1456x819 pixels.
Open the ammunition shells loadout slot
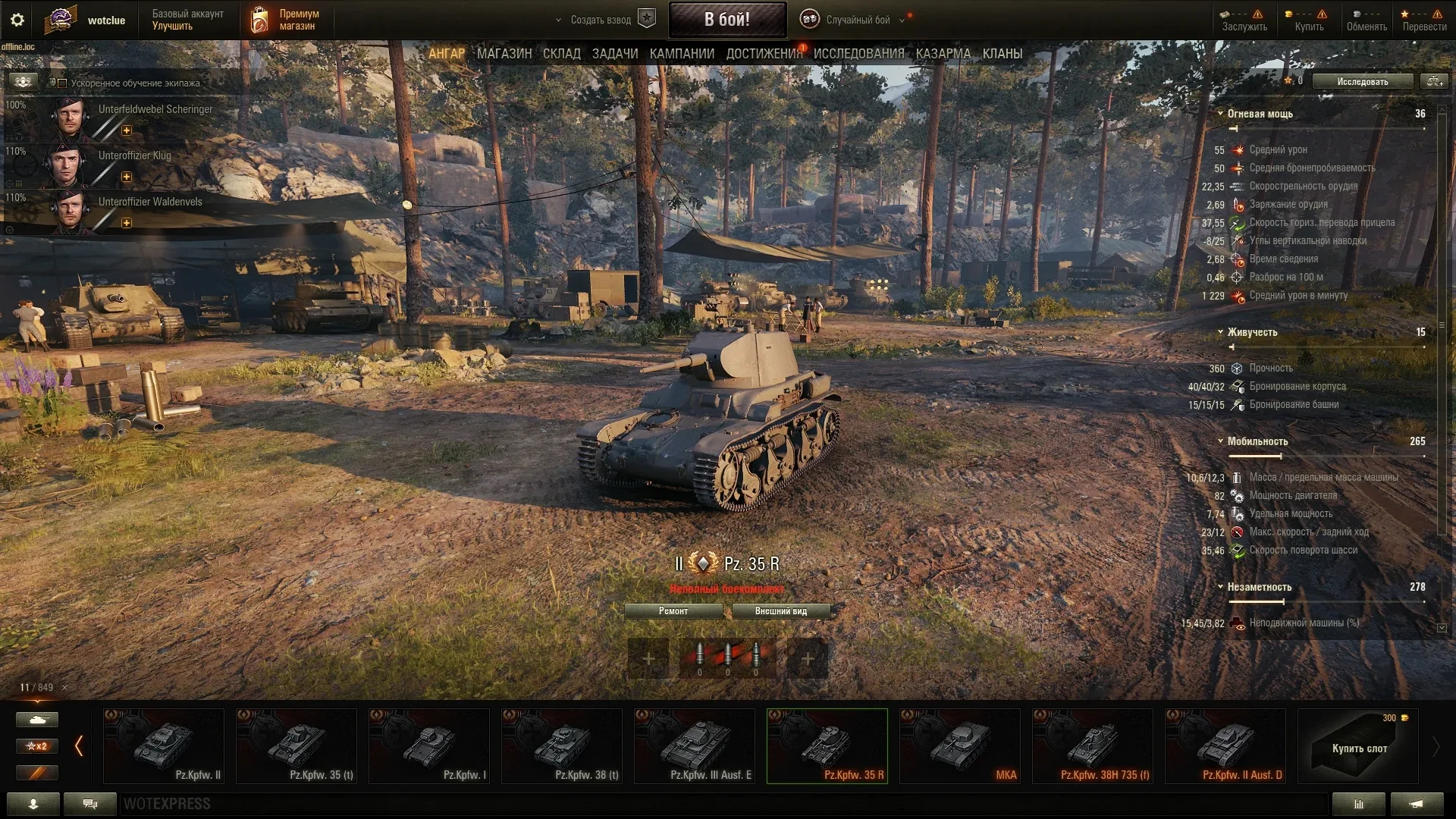(727, 657)
